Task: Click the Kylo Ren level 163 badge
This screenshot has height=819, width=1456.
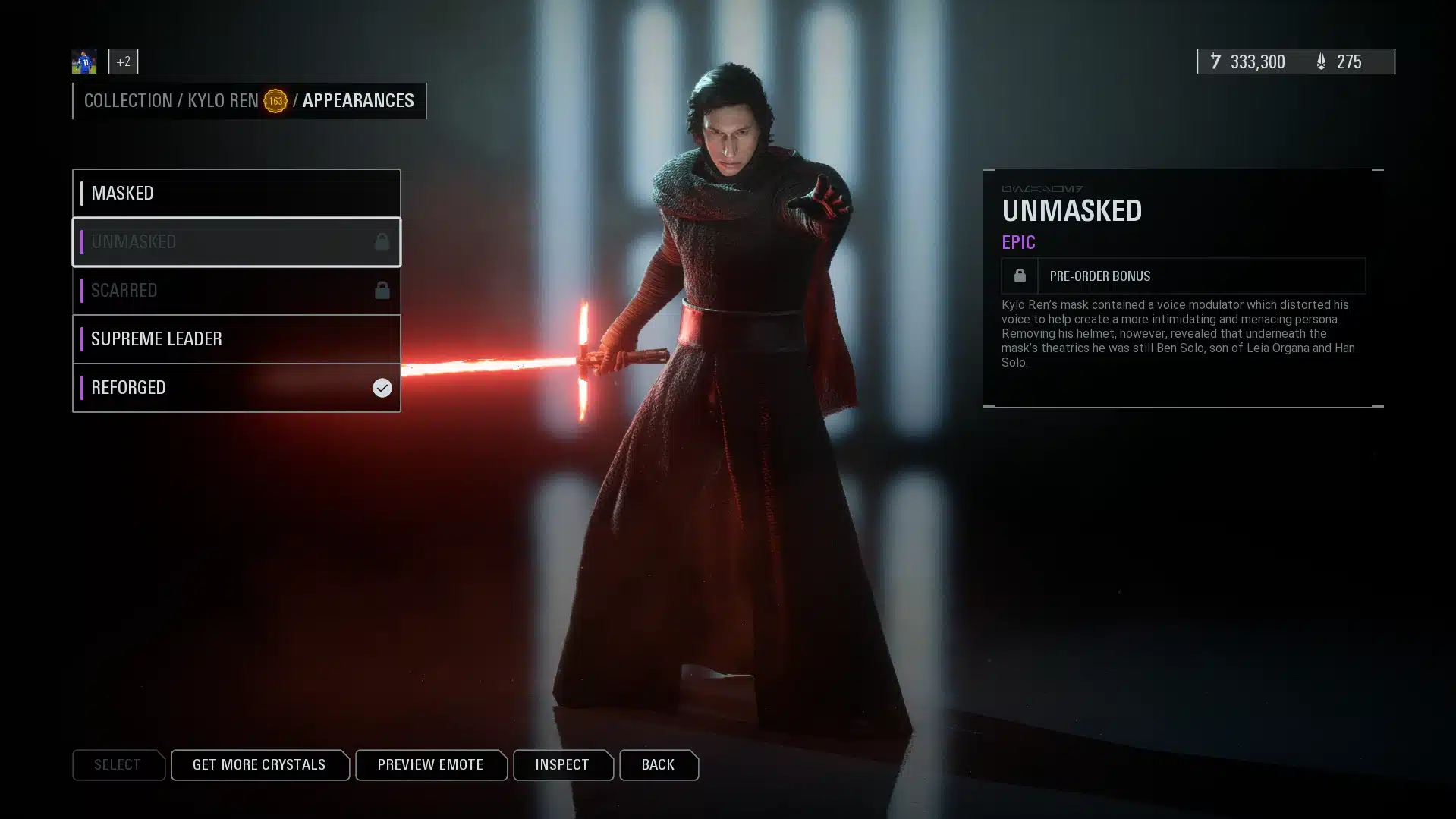Action: point(277,99)
